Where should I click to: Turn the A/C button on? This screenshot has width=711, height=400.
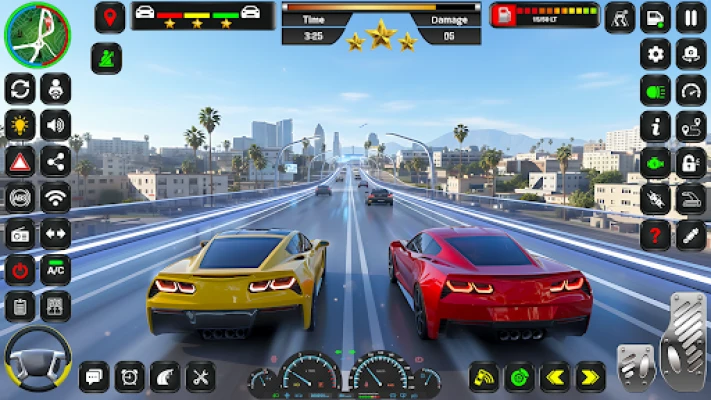(55, 269)
